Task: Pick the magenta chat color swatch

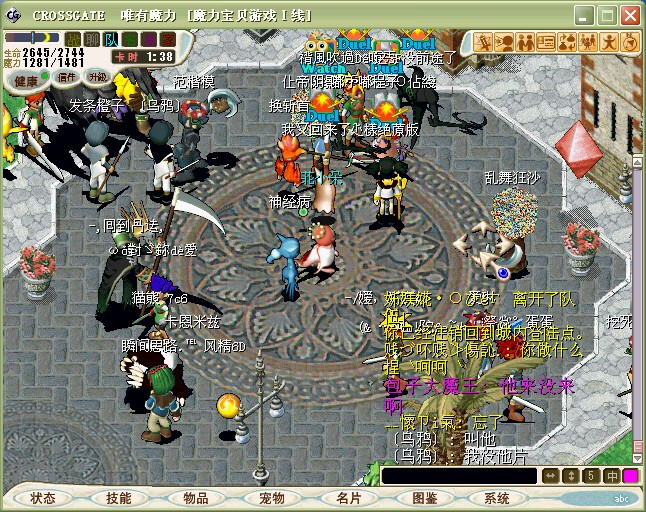Action: 631,476
